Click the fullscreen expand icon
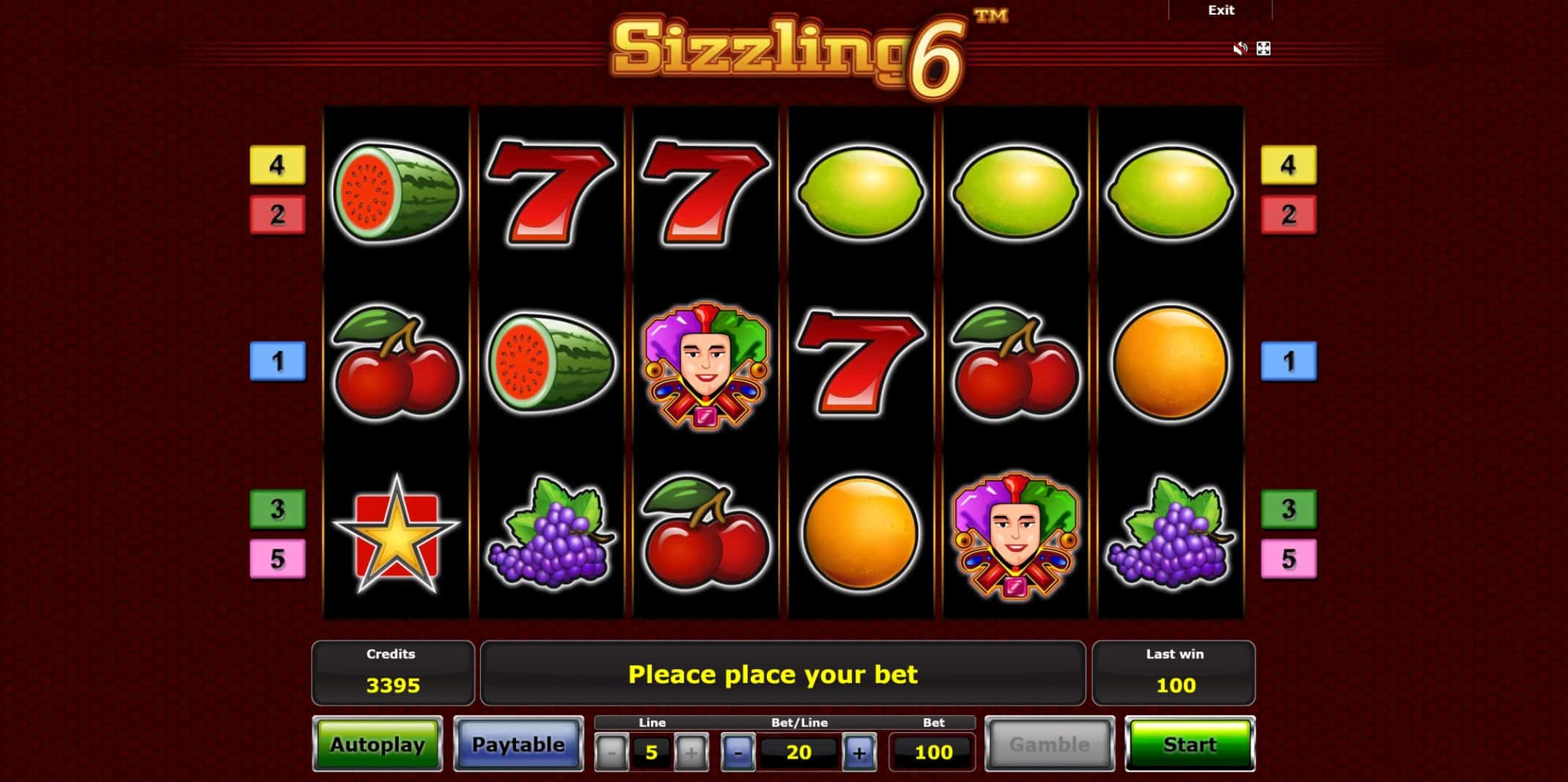 (1263, 48)
